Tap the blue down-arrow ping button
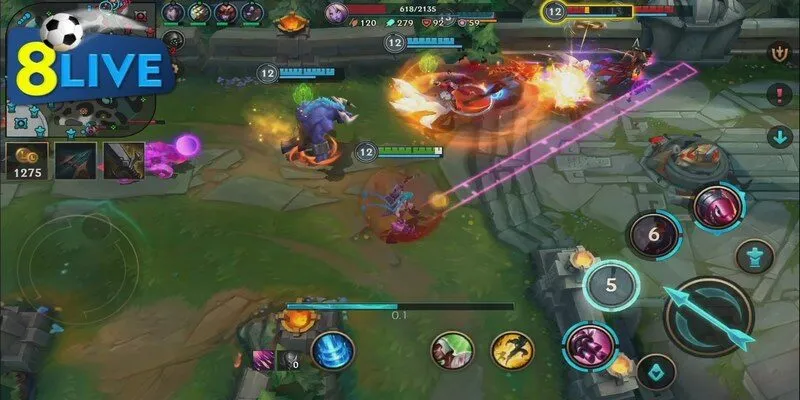 click(x=777, y=136)
